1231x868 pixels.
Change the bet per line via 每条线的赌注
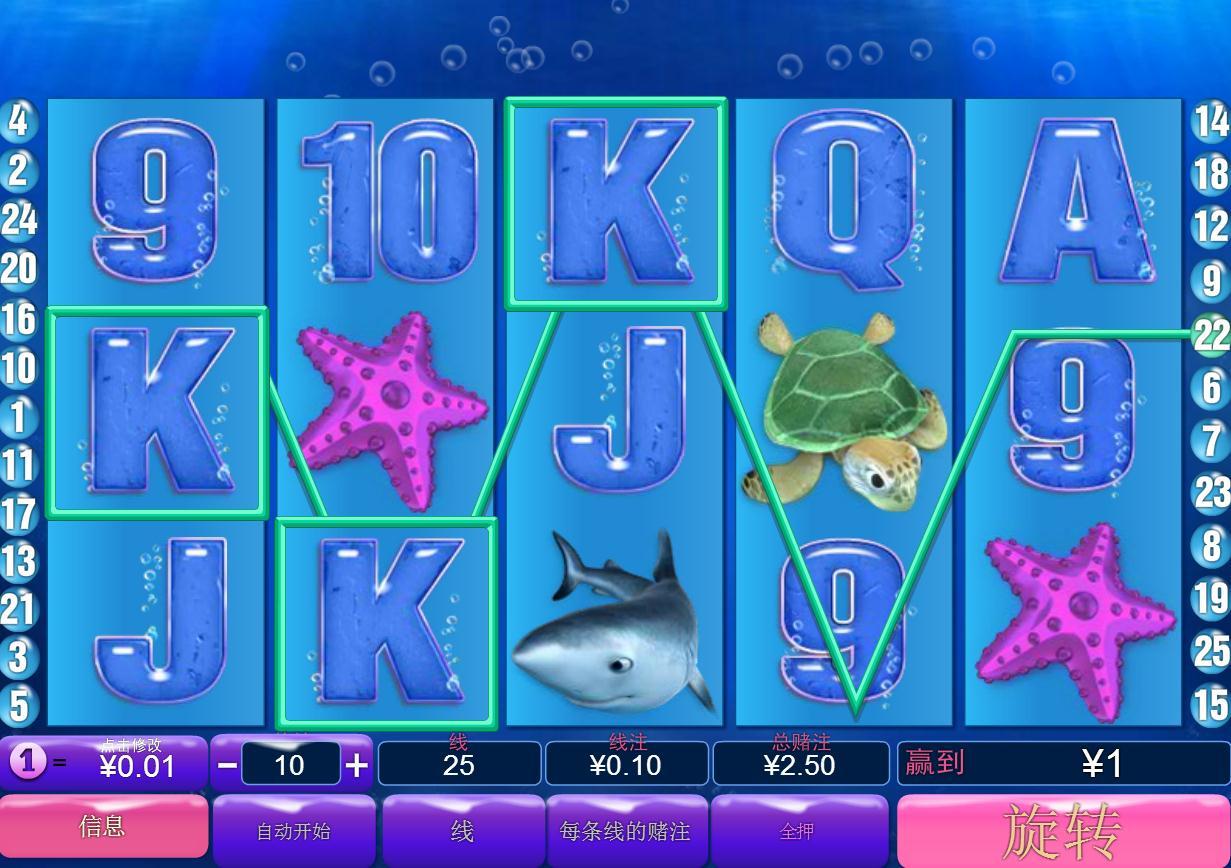tap(625, 831)
